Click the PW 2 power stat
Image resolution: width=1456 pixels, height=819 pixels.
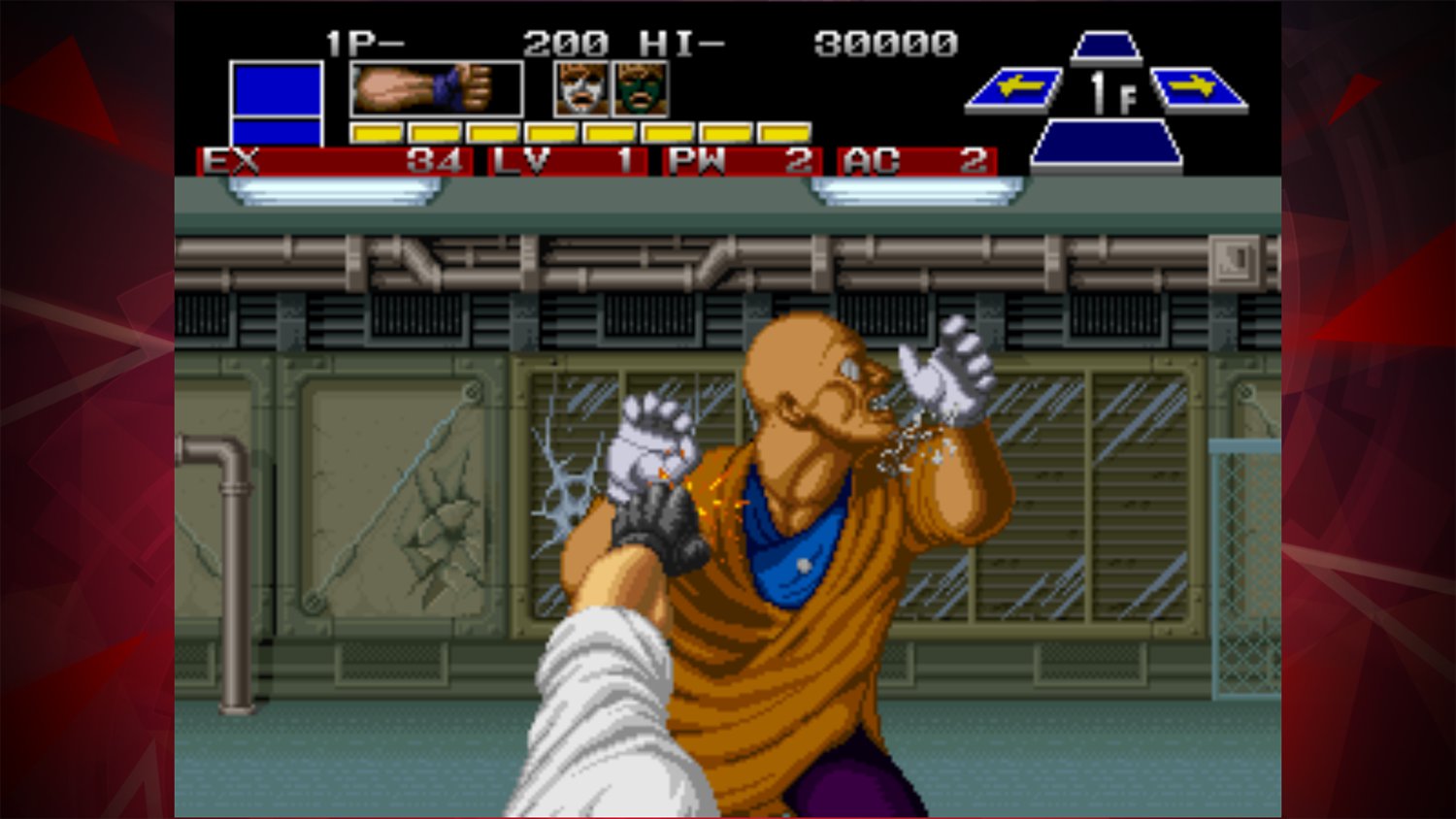pyautogui.click(x=738, y=162)
